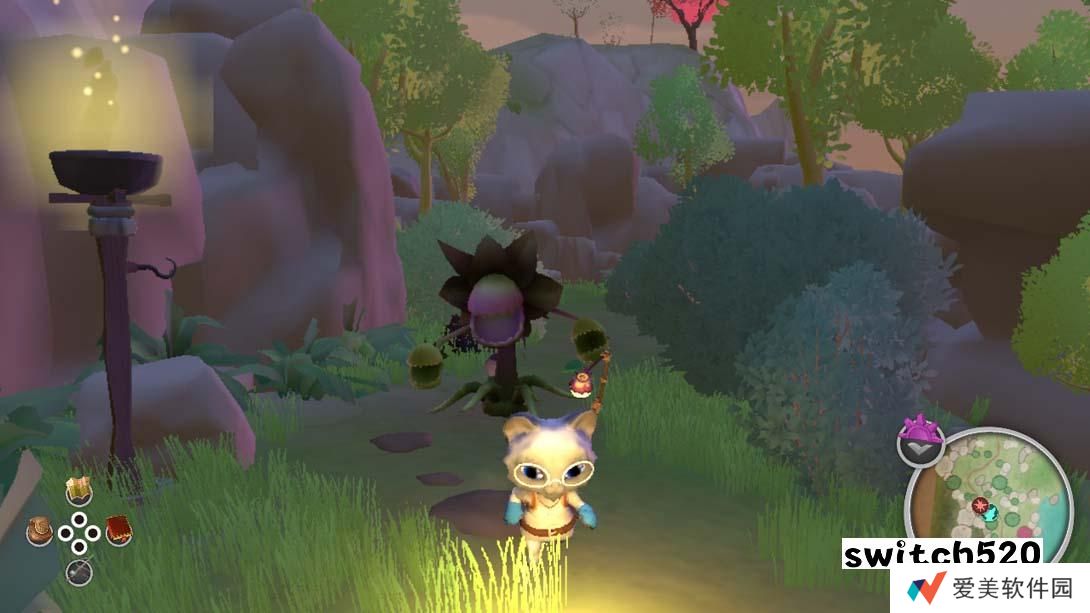Open the red journal book icon
Screen dimensions: 1090x613
click(x=118, y=530)
